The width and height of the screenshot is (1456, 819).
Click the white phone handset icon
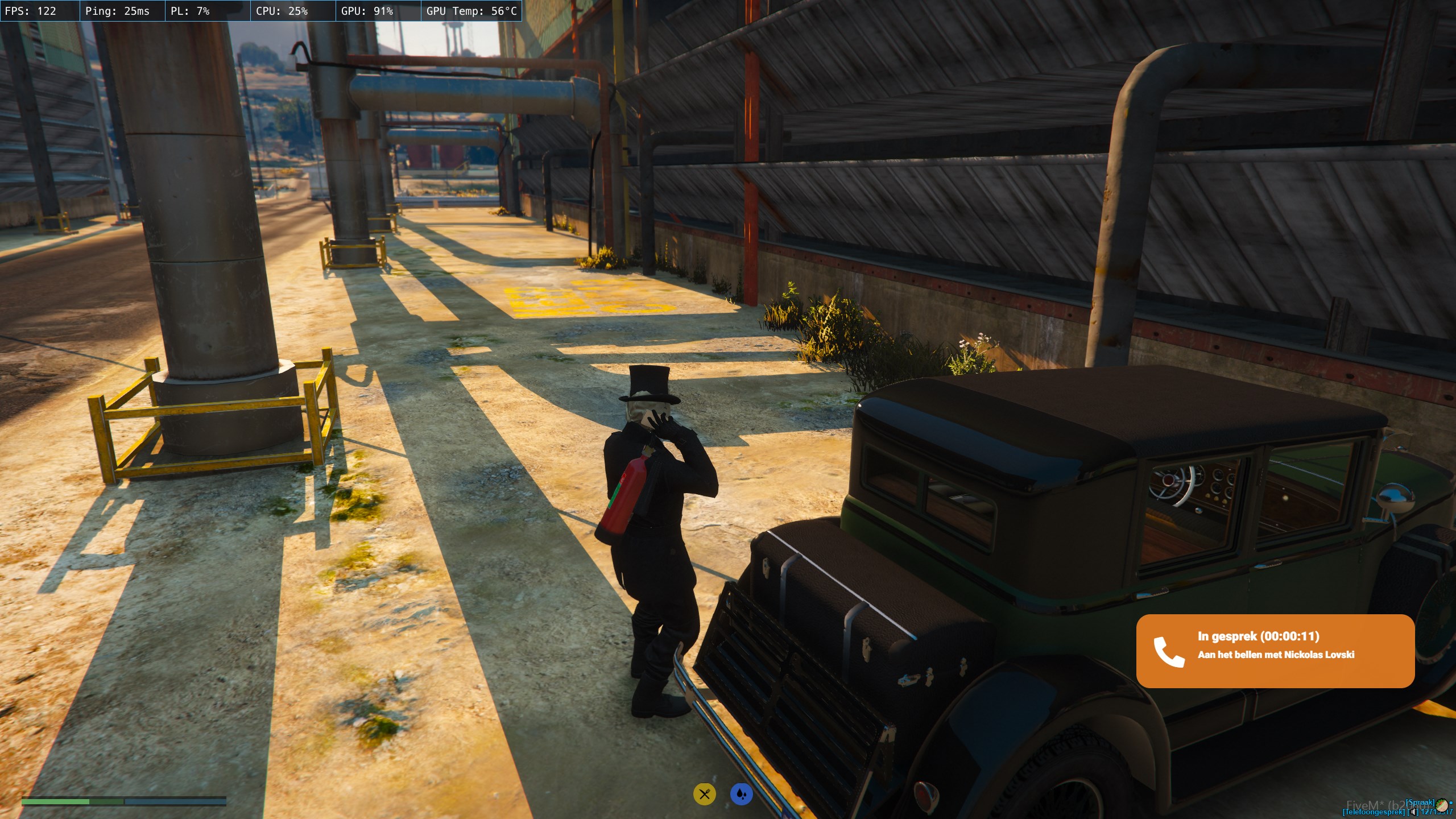[x=1169, y=652]
